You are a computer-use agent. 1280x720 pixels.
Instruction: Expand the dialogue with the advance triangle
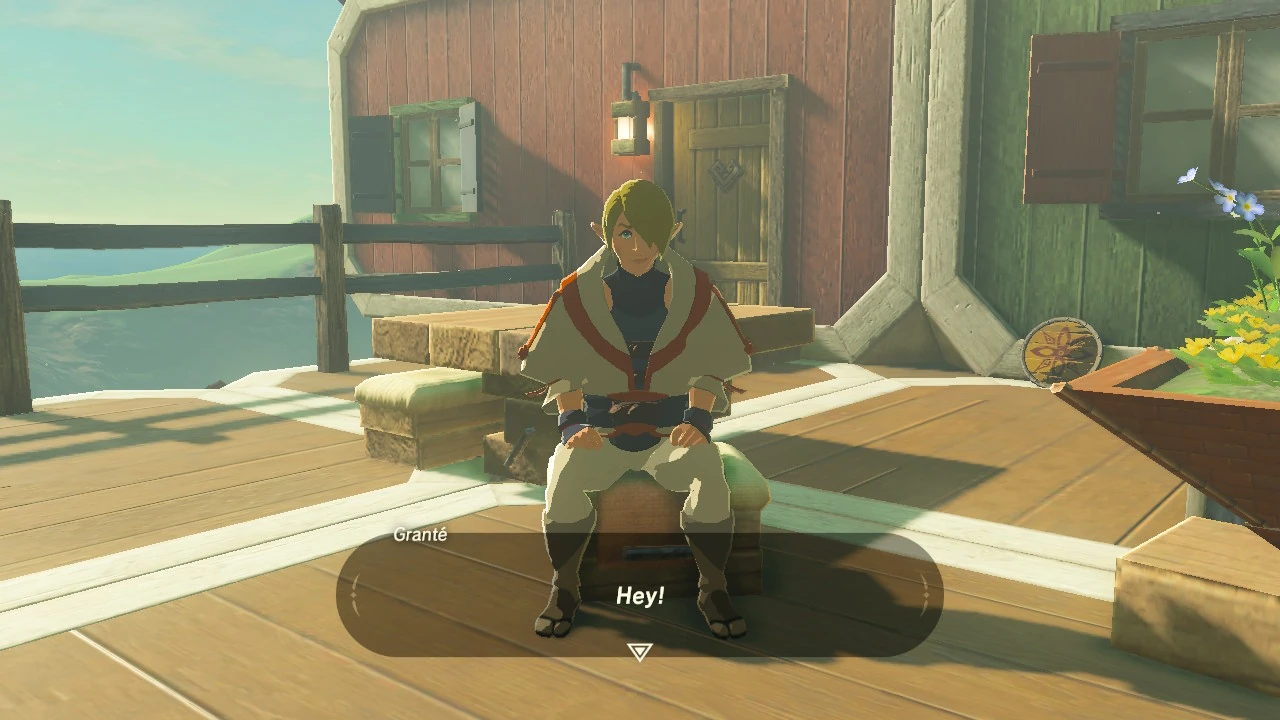click(638, 650)
